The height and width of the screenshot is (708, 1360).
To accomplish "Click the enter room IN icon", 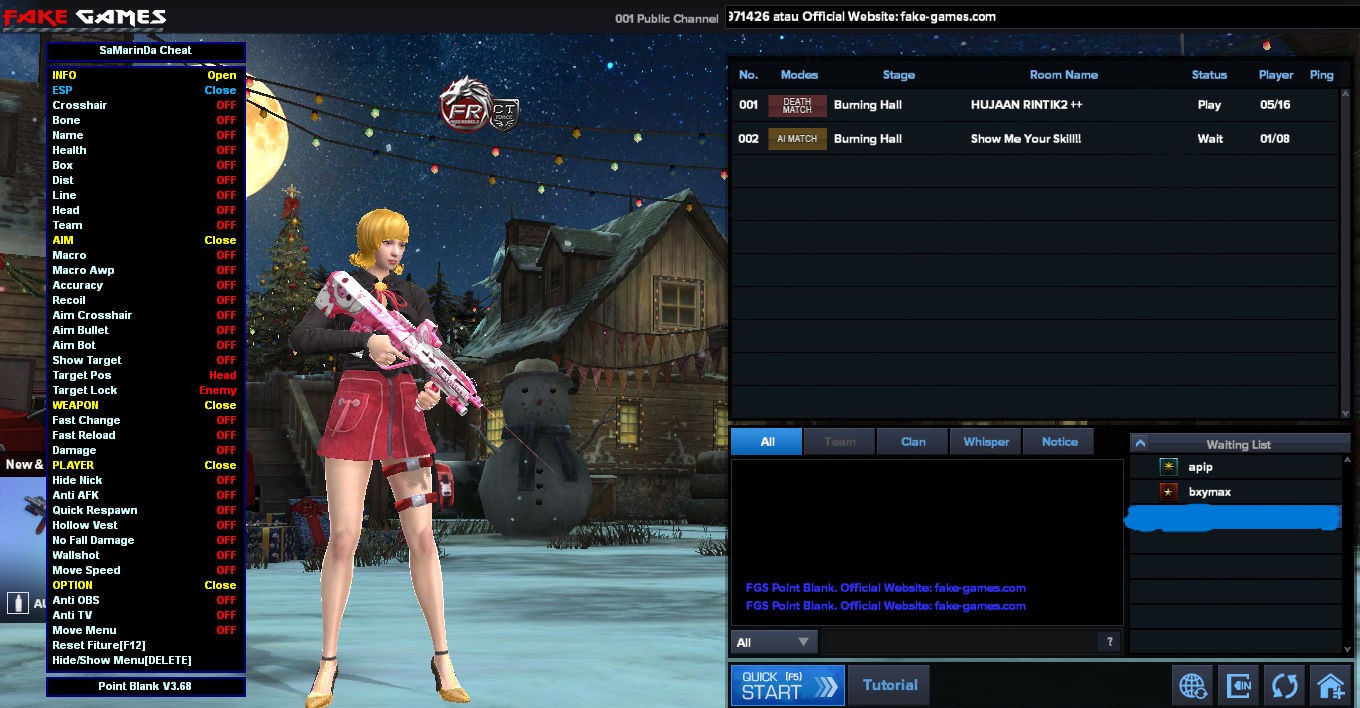I will 1239,686.
